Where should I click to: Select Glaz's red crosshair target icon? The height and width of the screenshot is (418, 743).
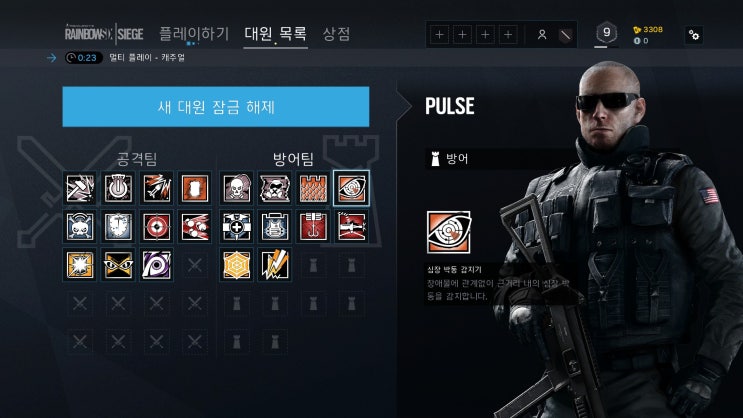tap(156, 226)
